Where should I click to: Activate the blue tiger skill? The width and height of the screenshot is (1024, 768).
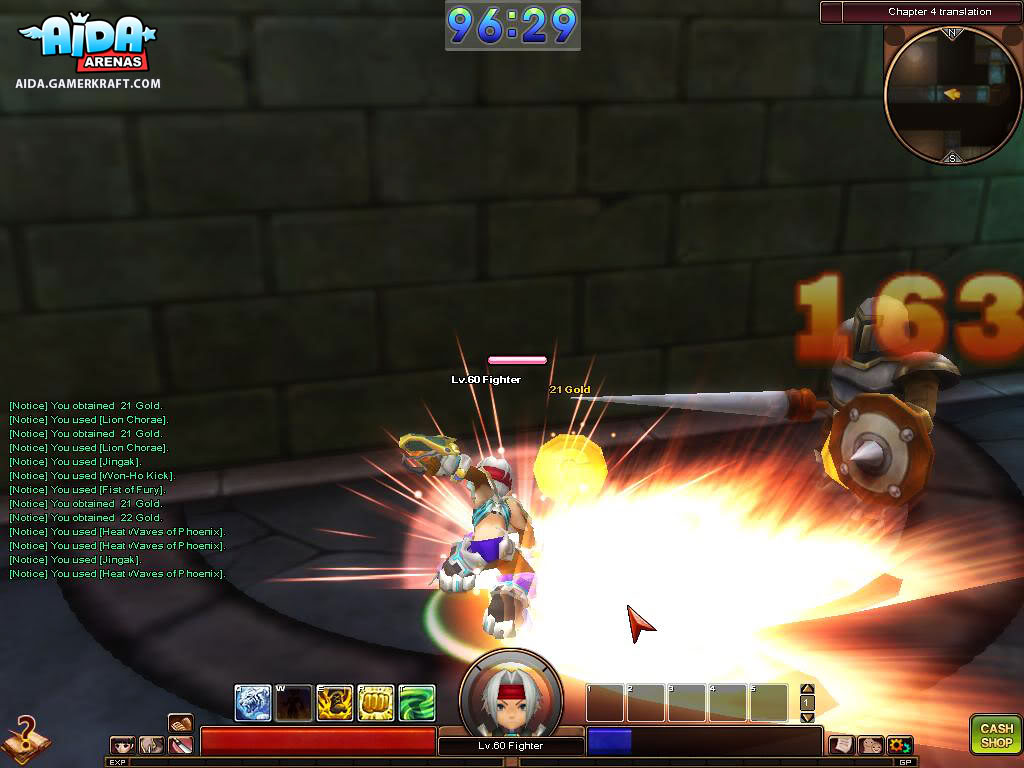point(252,703)
